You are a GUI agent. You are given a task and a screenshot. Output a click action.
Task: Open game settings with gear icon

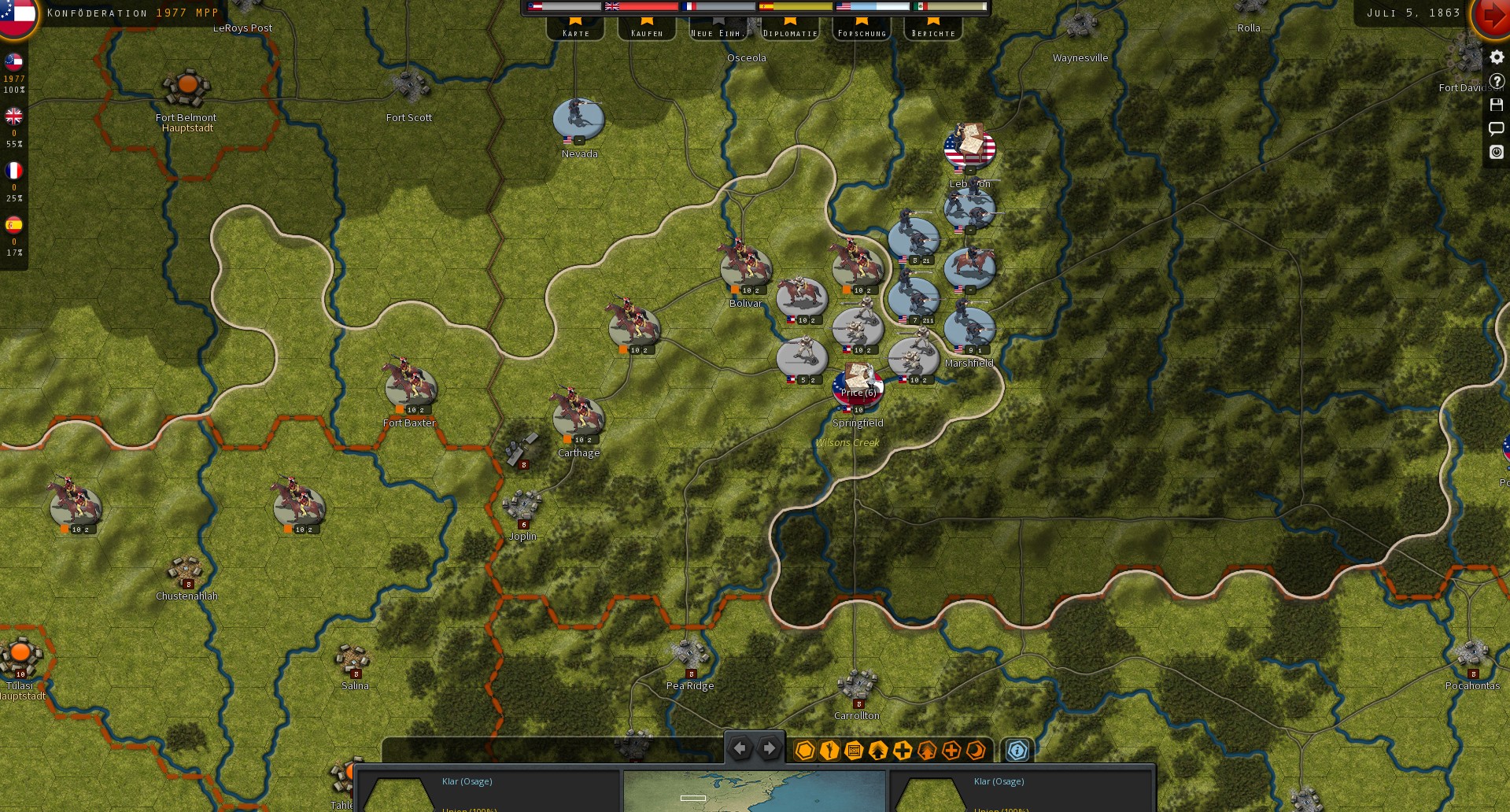coord(1496,57)
